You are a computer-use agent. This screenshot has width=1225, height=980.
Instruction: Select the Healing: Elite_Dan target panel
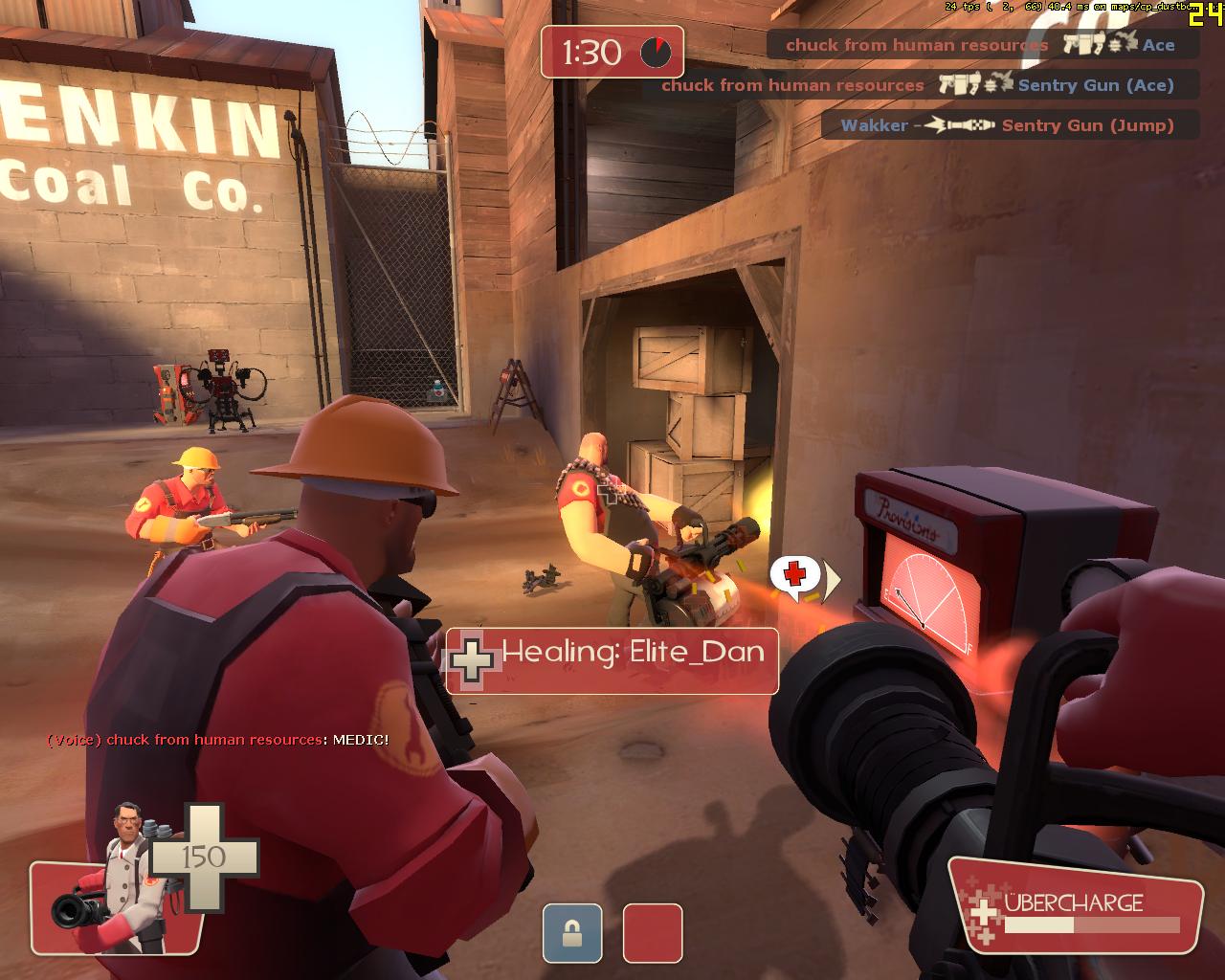point(612,660)
